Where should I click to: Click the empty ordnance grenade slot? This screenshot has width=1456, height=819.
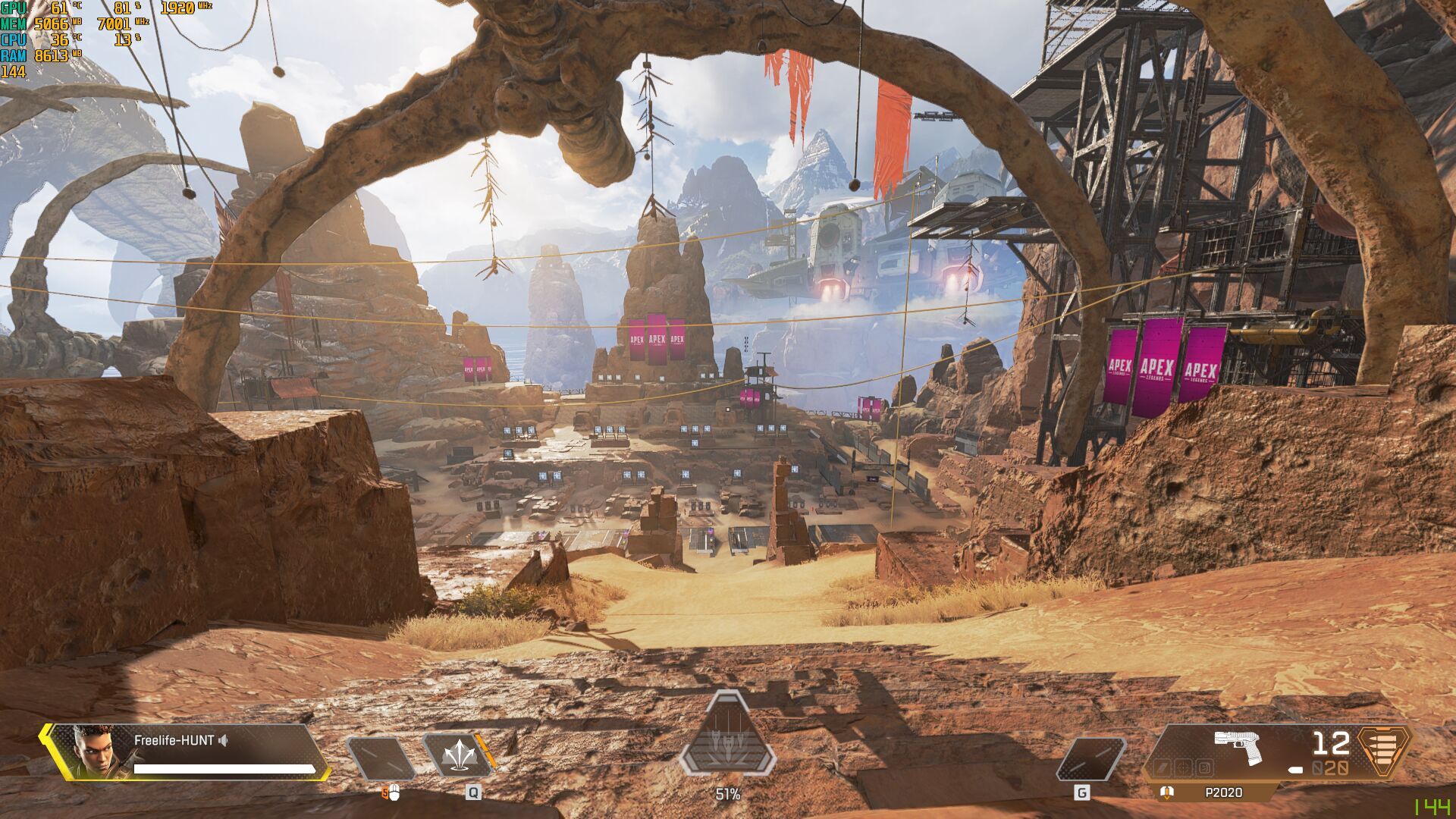coord(1090,759)
